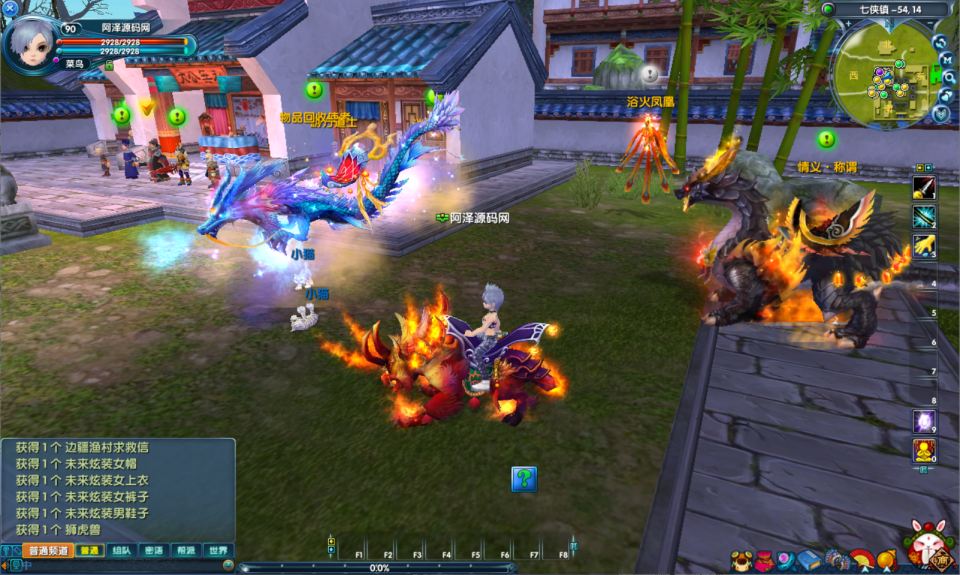
Task: Switch to the 组队 team chat tab
Action: pos(121,551)
